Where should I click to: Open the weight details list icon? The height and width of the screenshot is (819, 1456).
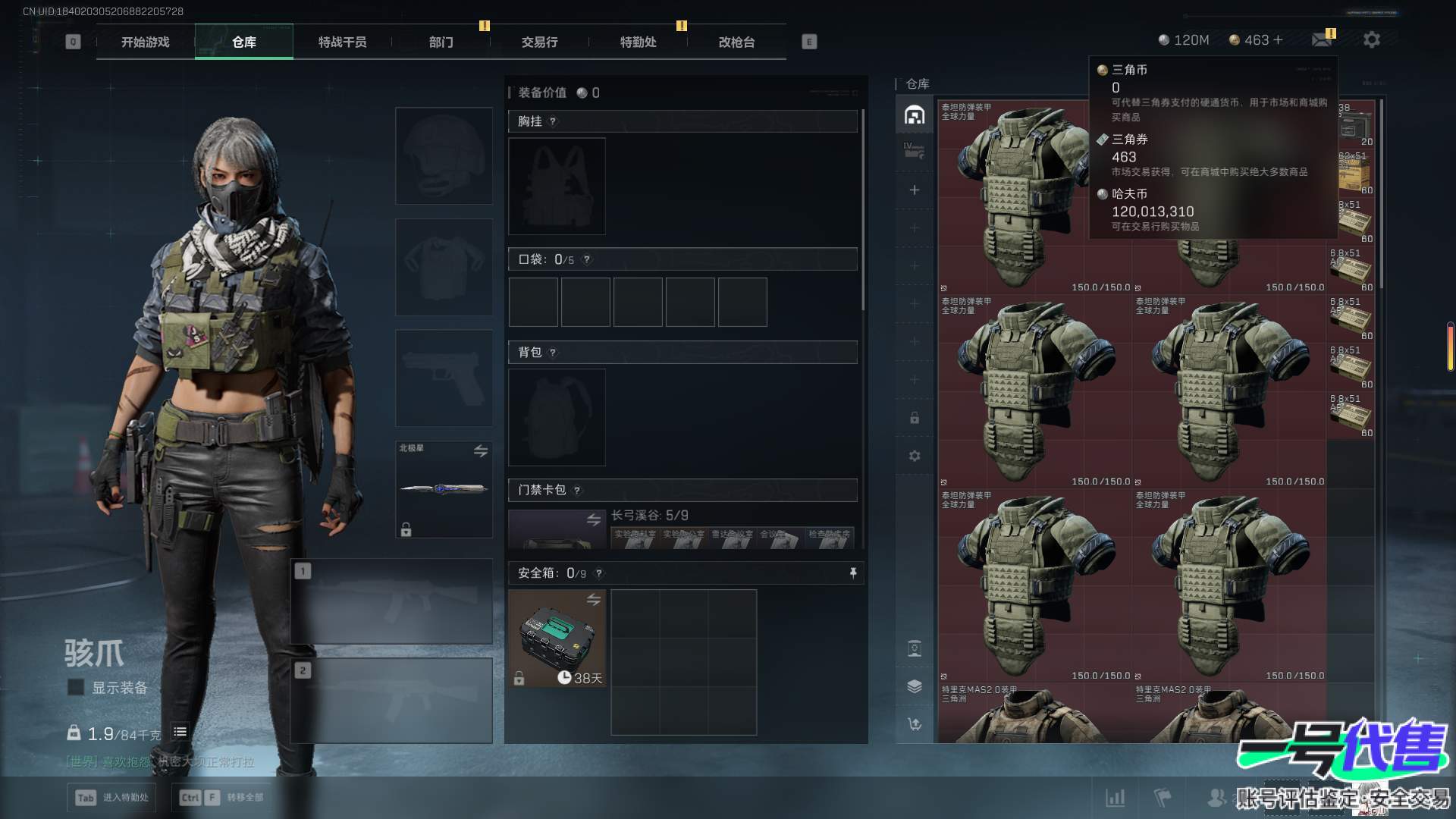180,732
